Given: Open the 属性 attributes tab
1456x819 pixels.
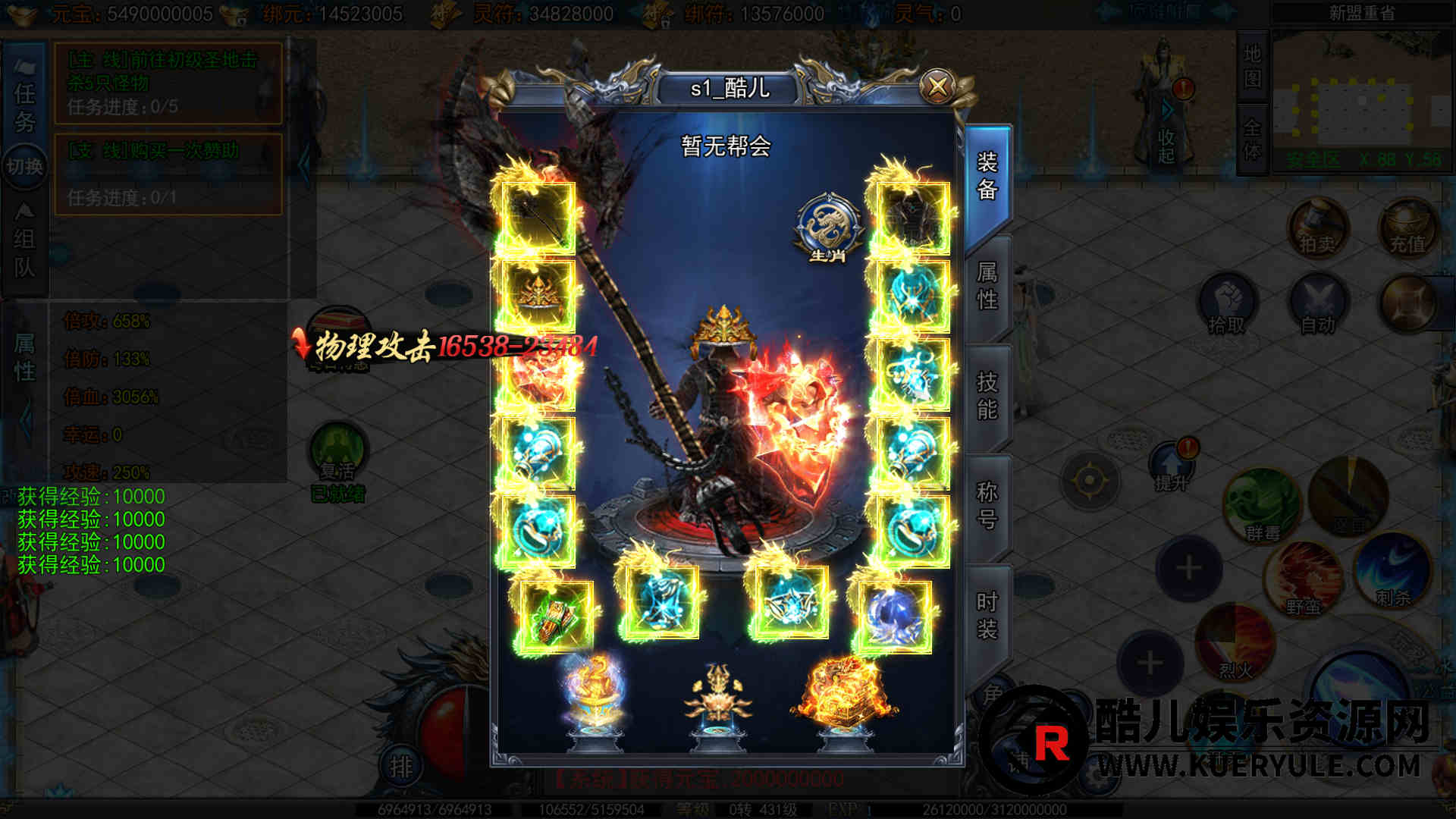Looking at the screenshot, I should [987, 286].
